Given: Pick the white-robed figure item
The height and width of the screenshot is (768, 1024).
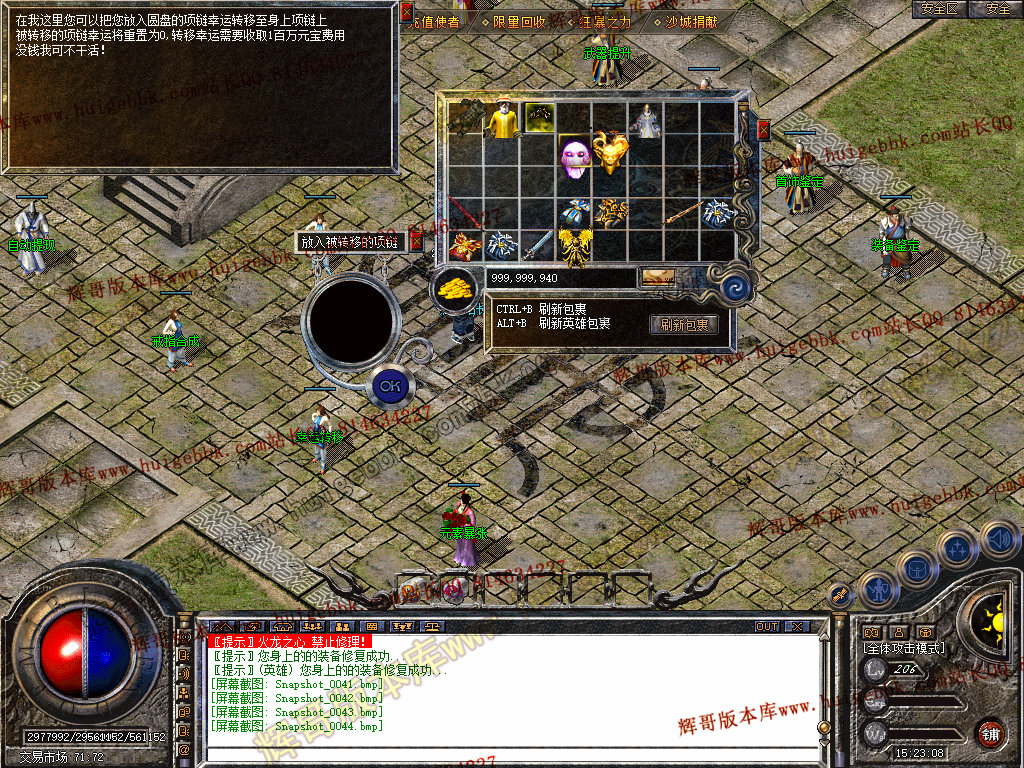Looking at the screenshot, I should pyautogui.click(x=647, y=120).
